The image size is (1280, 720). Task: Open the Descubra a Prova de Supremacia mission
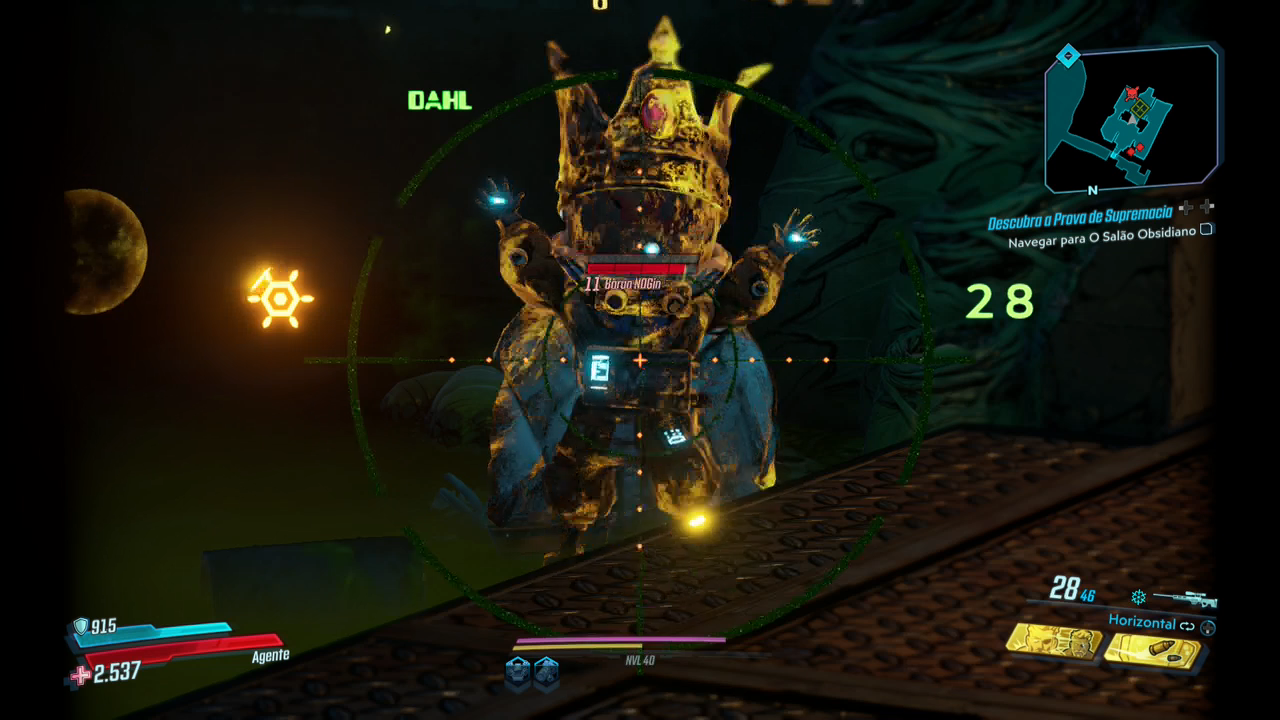[1079, 224]
